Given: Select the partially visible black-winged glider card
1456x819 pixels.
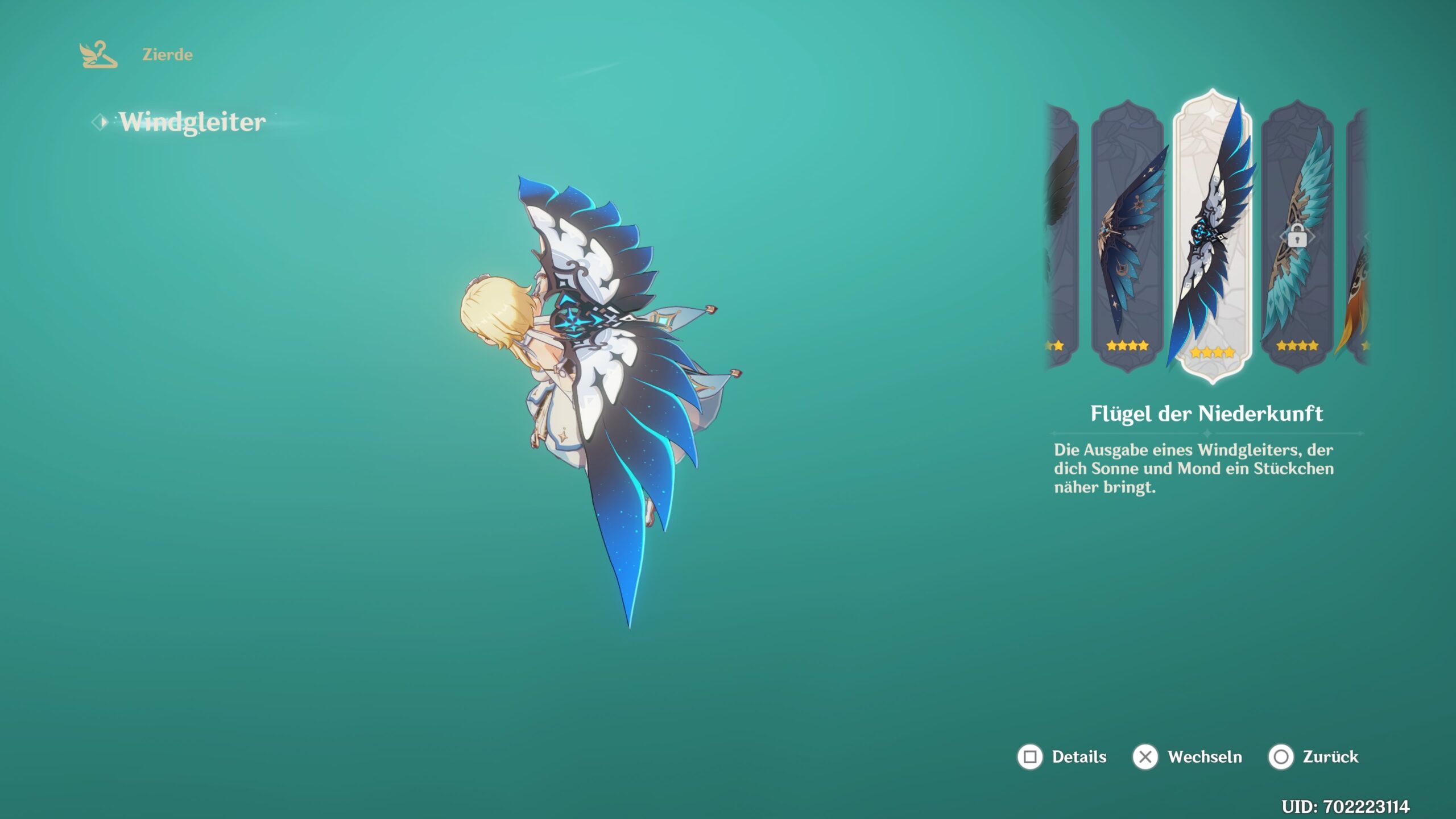Looking at the screenshot, I should 1061,236.
